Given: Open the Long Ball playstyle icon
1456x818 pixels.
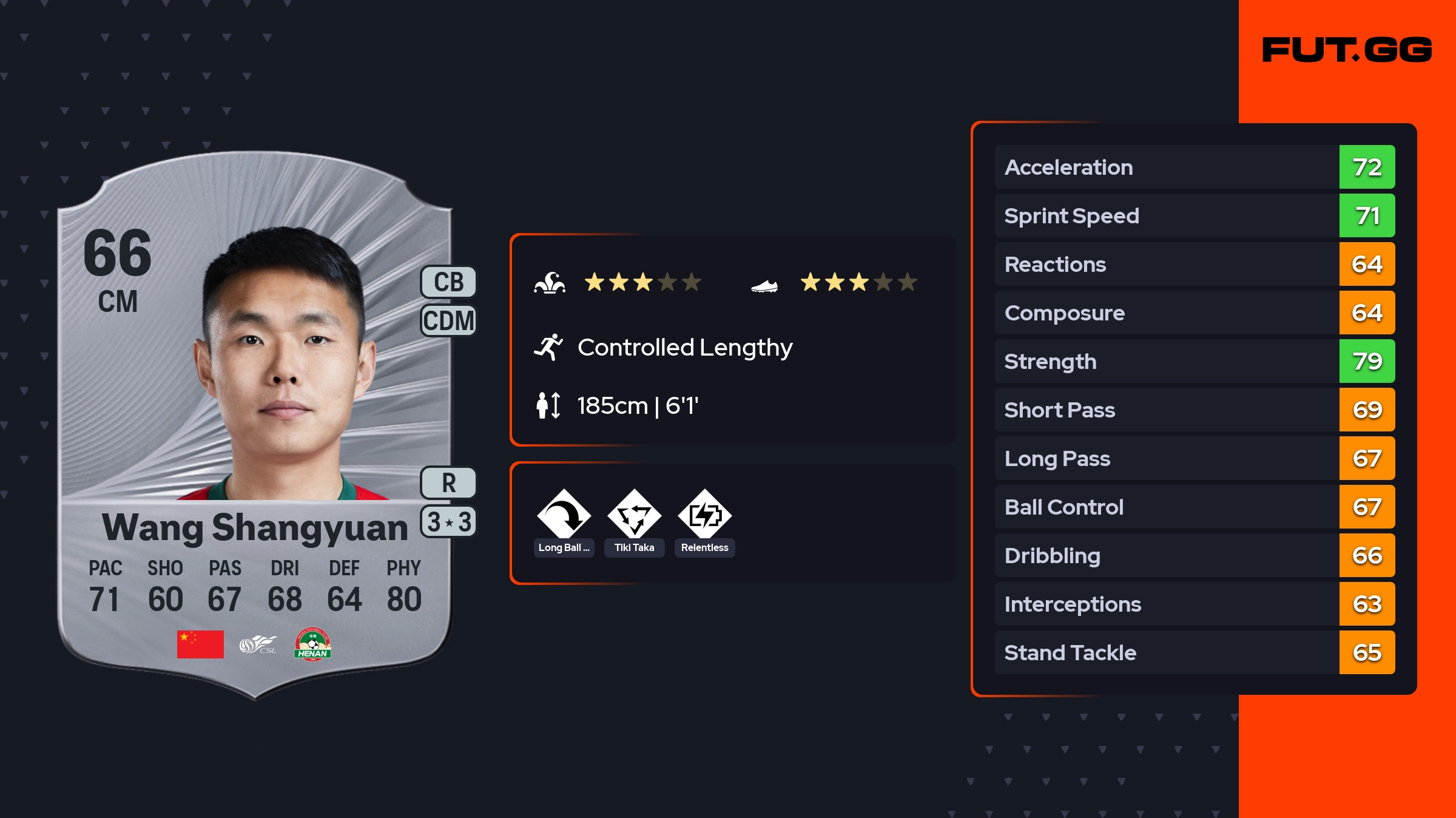Looking at the screenshot, I should [564, 516].
